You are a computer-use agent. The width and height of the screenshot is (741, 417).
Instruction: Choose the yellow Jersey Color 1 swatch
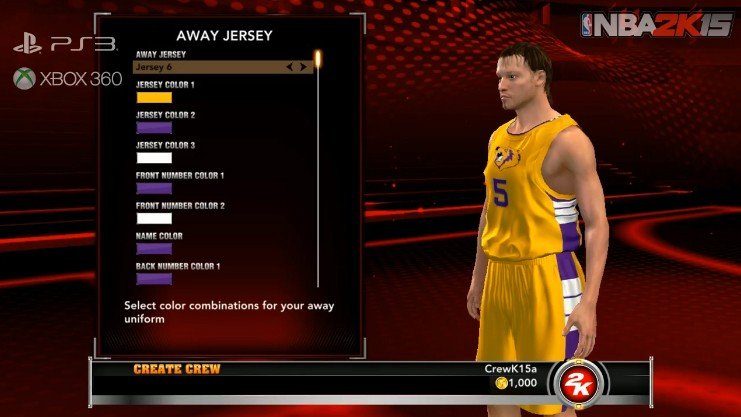click(154, 98)
